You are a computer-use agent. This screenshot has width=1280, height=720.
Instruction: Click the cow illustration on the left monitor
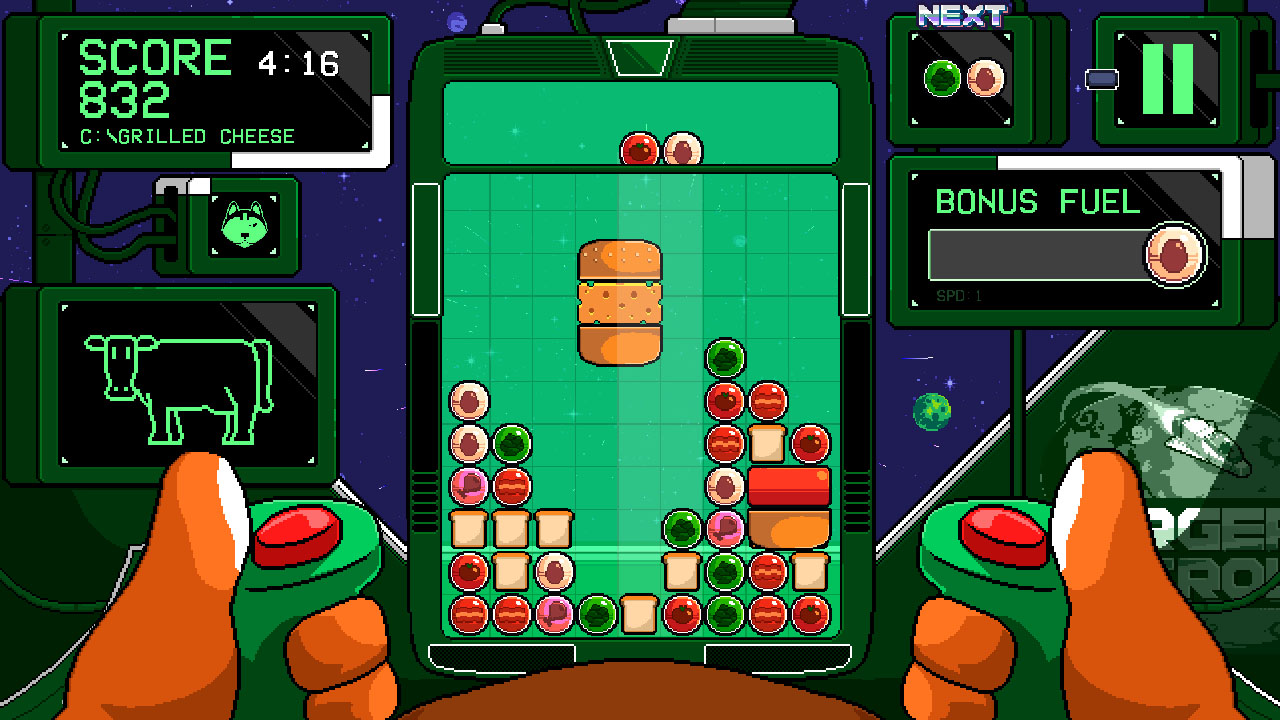pos(178,388)
